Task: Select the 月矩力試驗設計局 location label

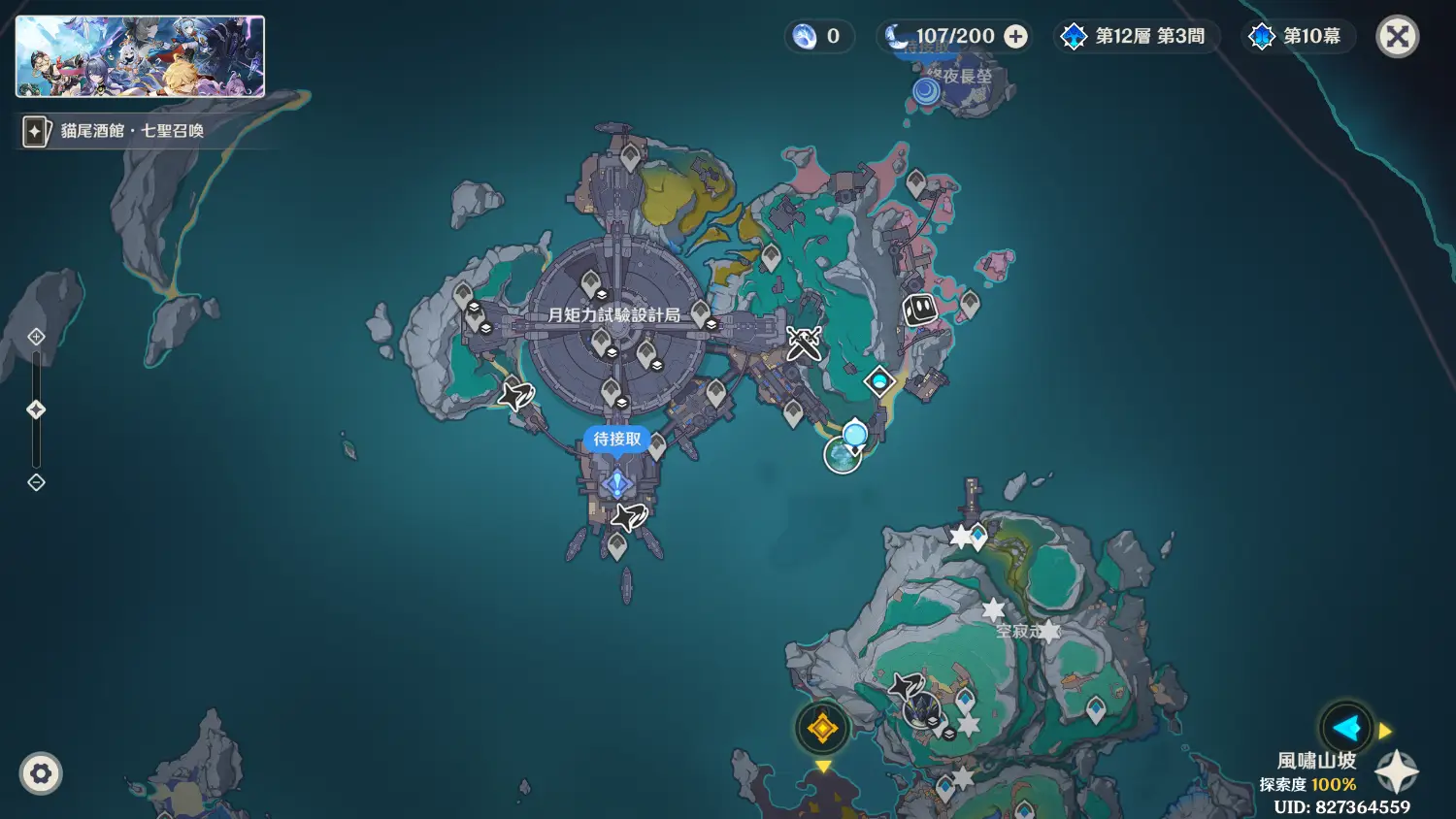Action: point(613,314)
